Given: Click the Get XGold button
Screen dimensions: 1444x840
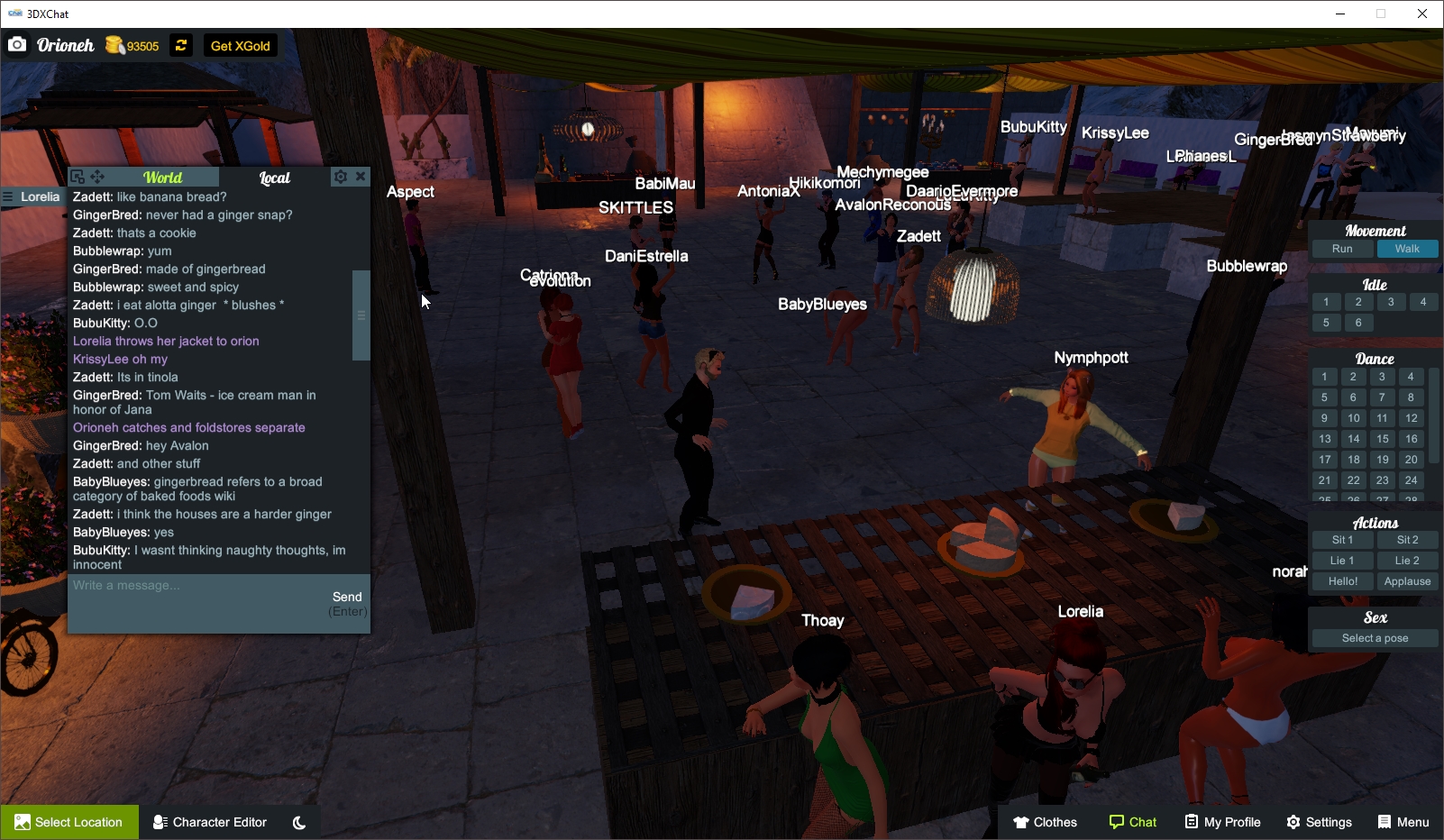Looking at the screenshot, I should (x=240, y=45).
